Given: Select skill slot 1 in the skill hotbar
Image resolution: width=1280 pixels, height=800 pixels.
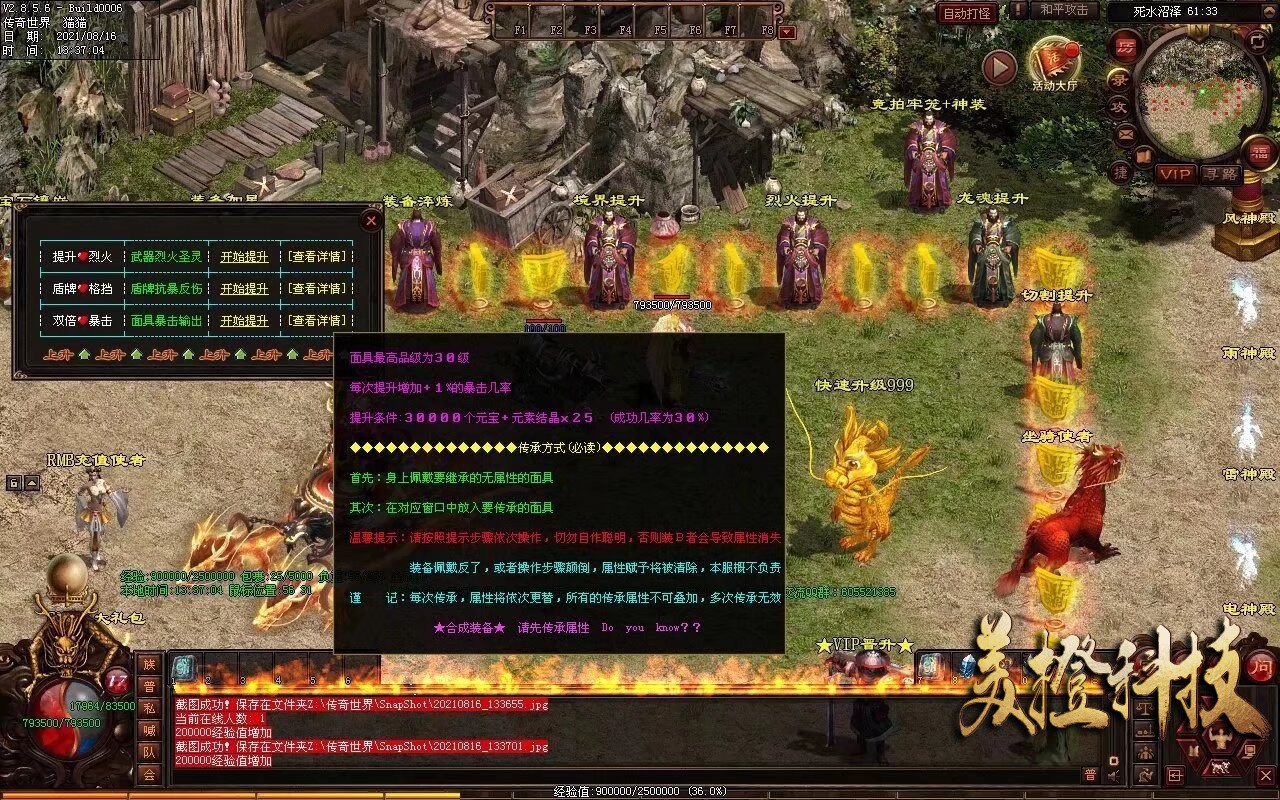Looking at the screenshot, I should 184,668.
